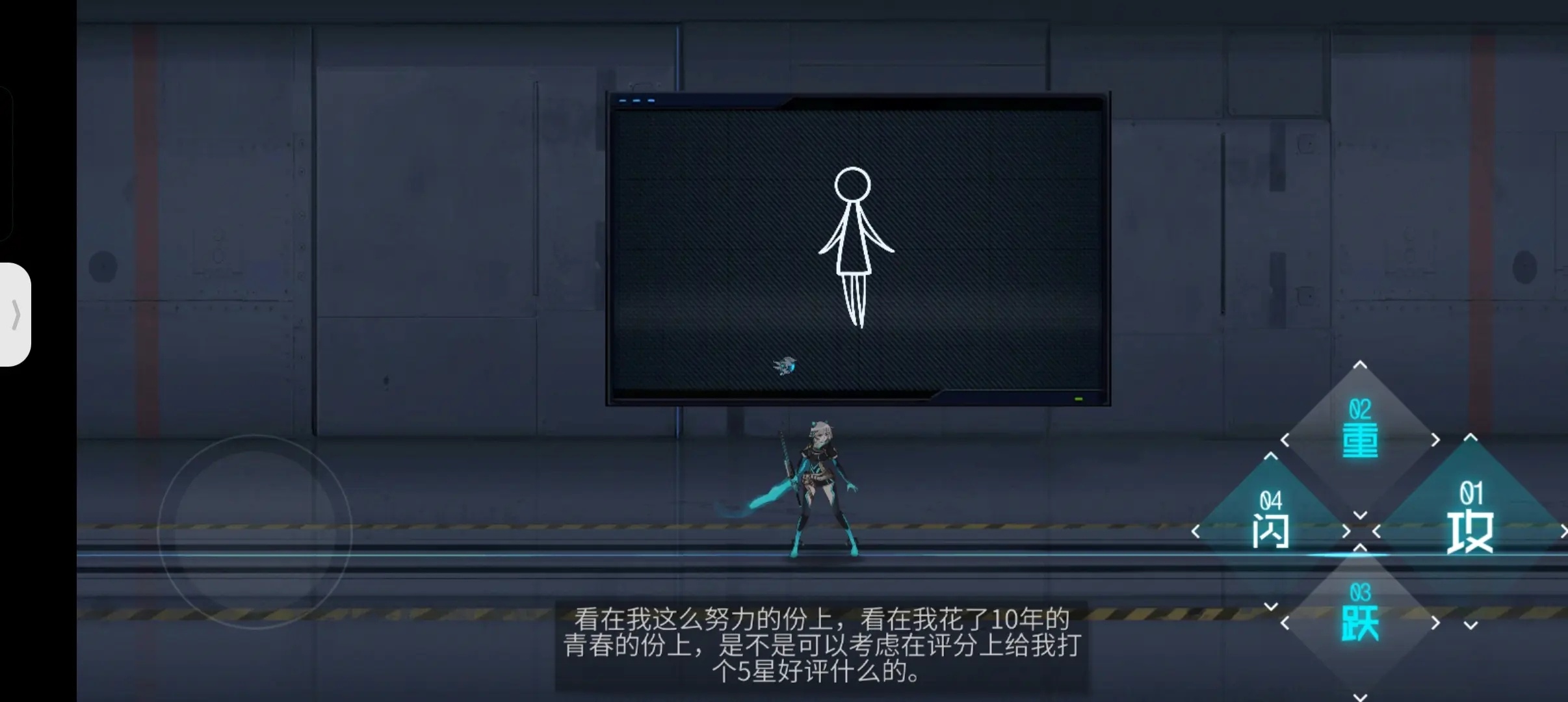Tap the '01' number label above the attack button

click(x=1472, y=493)
